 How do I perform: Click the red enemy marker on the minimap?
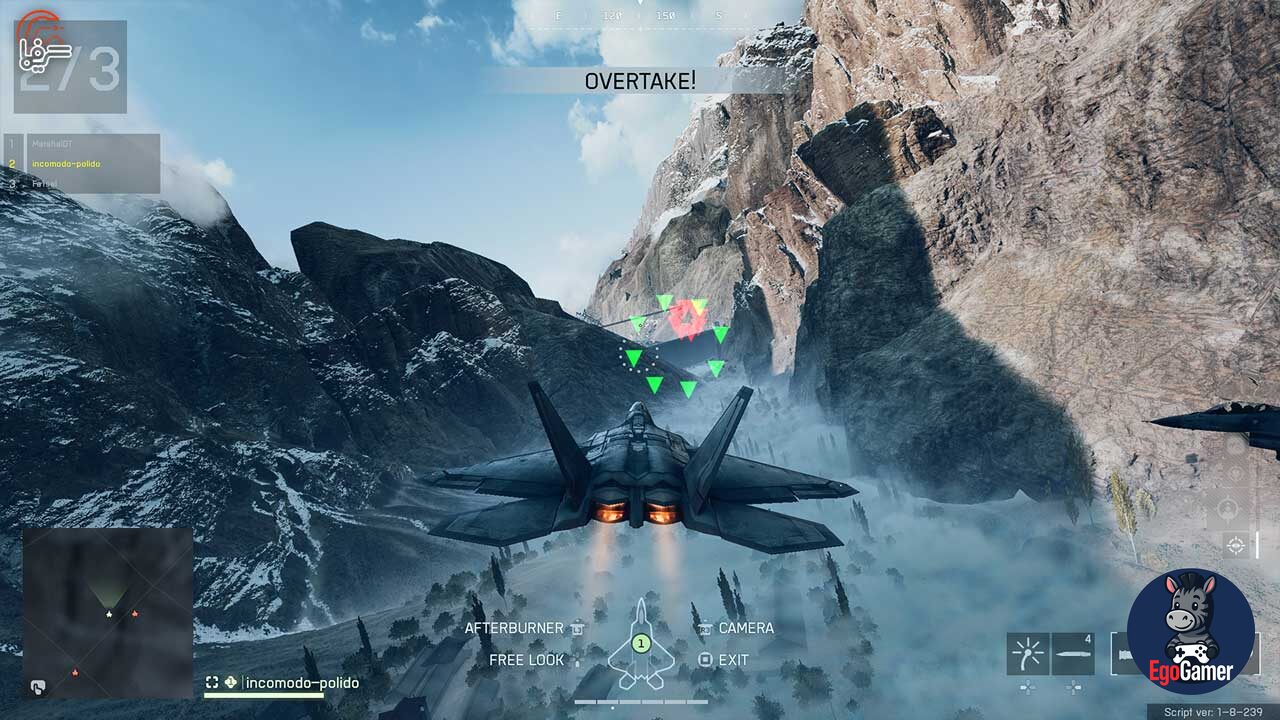[x=135, y=613]
